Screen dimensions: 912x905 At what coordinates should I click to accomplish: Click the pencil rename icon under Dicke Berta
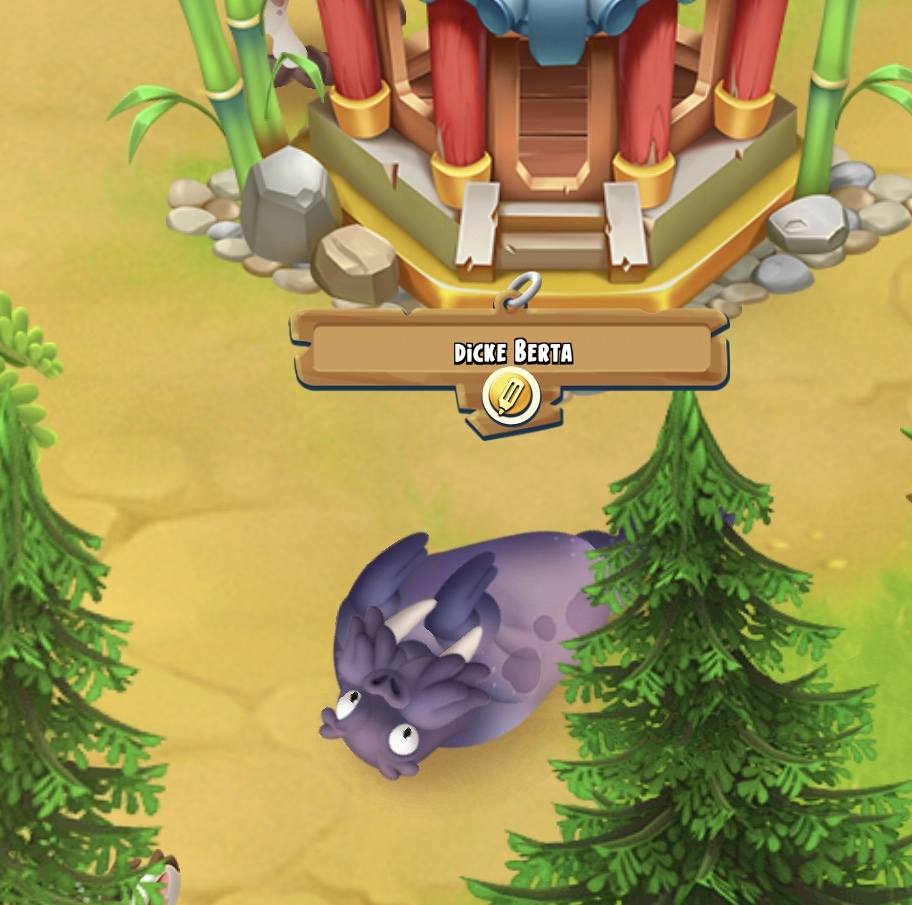[511, 396]
